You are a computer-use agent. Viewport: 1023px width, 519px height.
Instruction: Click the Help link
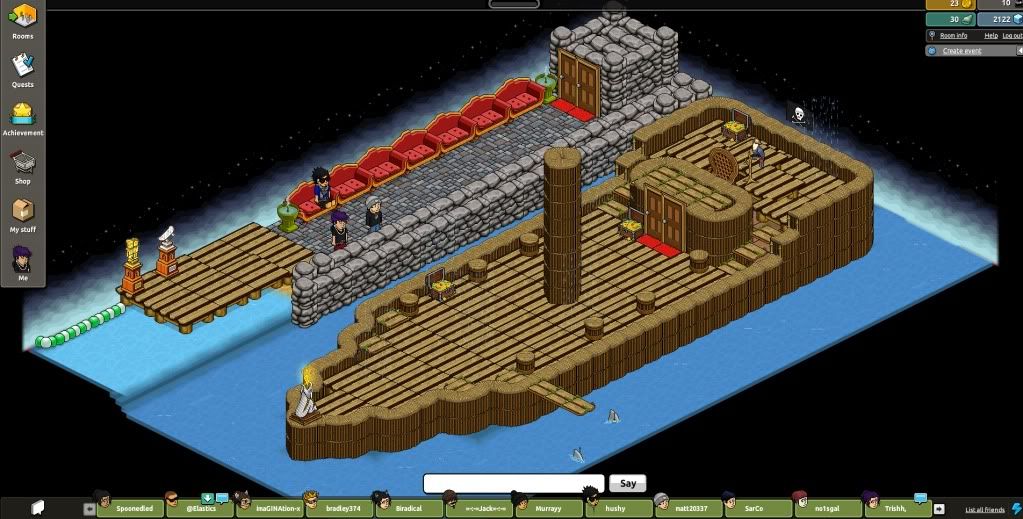(x=991, y=35)
